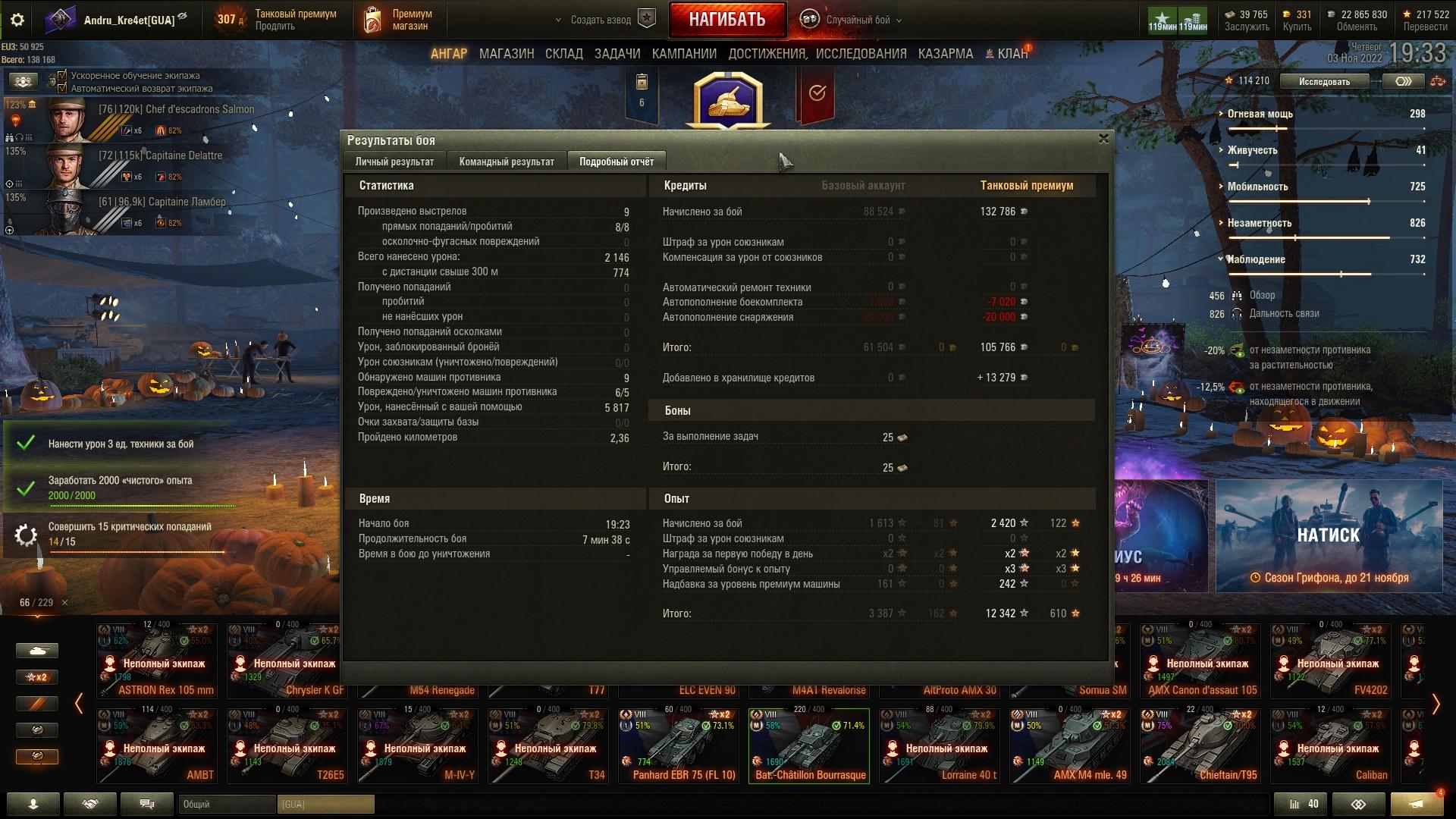Switch to the Личный результат tab

(394, 162)
